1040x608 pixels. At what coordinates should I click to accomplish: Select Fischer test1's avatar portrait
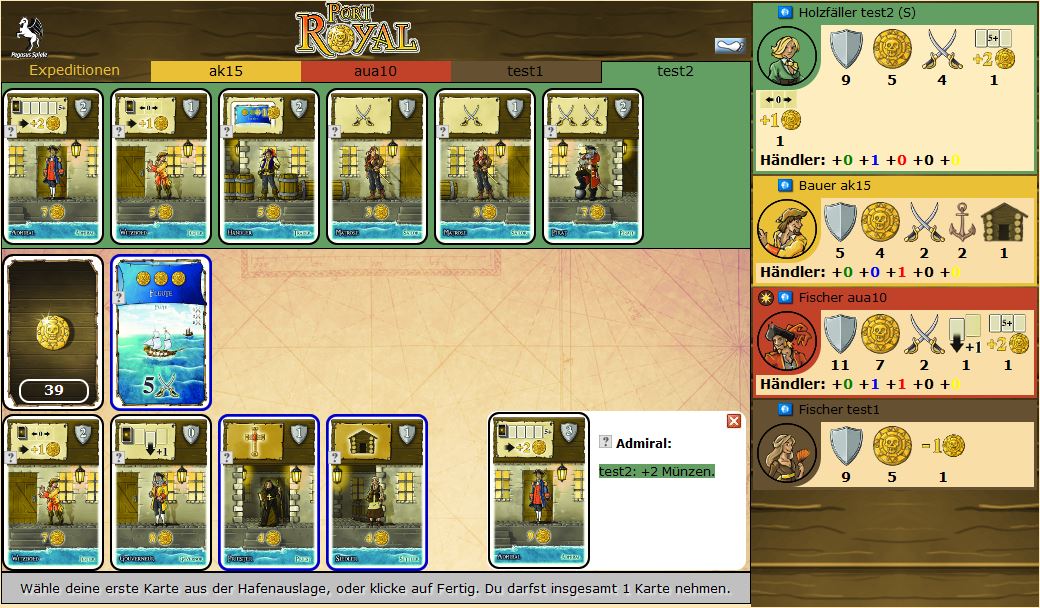pos(787,450)
